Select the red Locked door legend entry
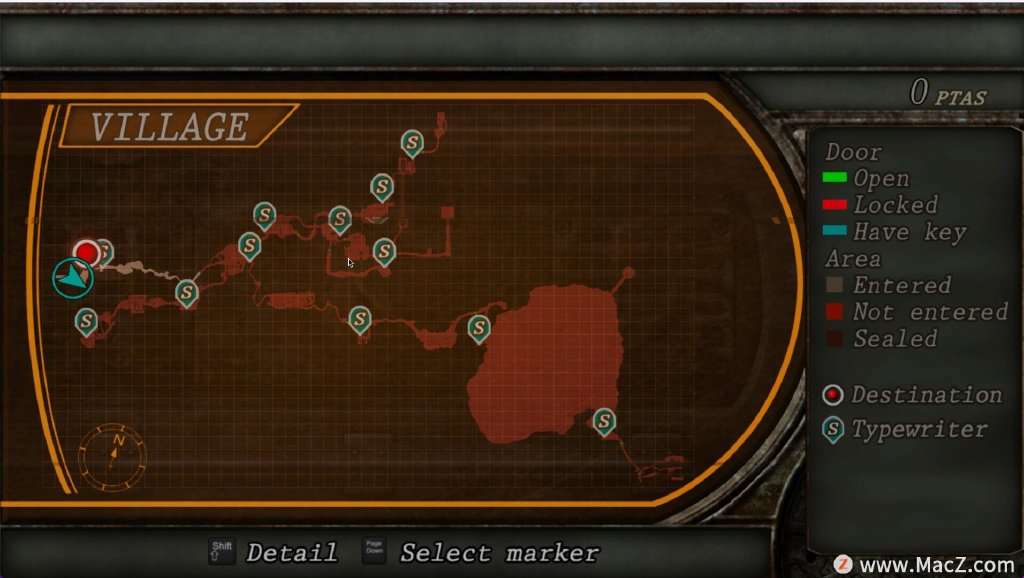Image resolution: width=1024 pixels, height=578 pixels. click(880, 205)
